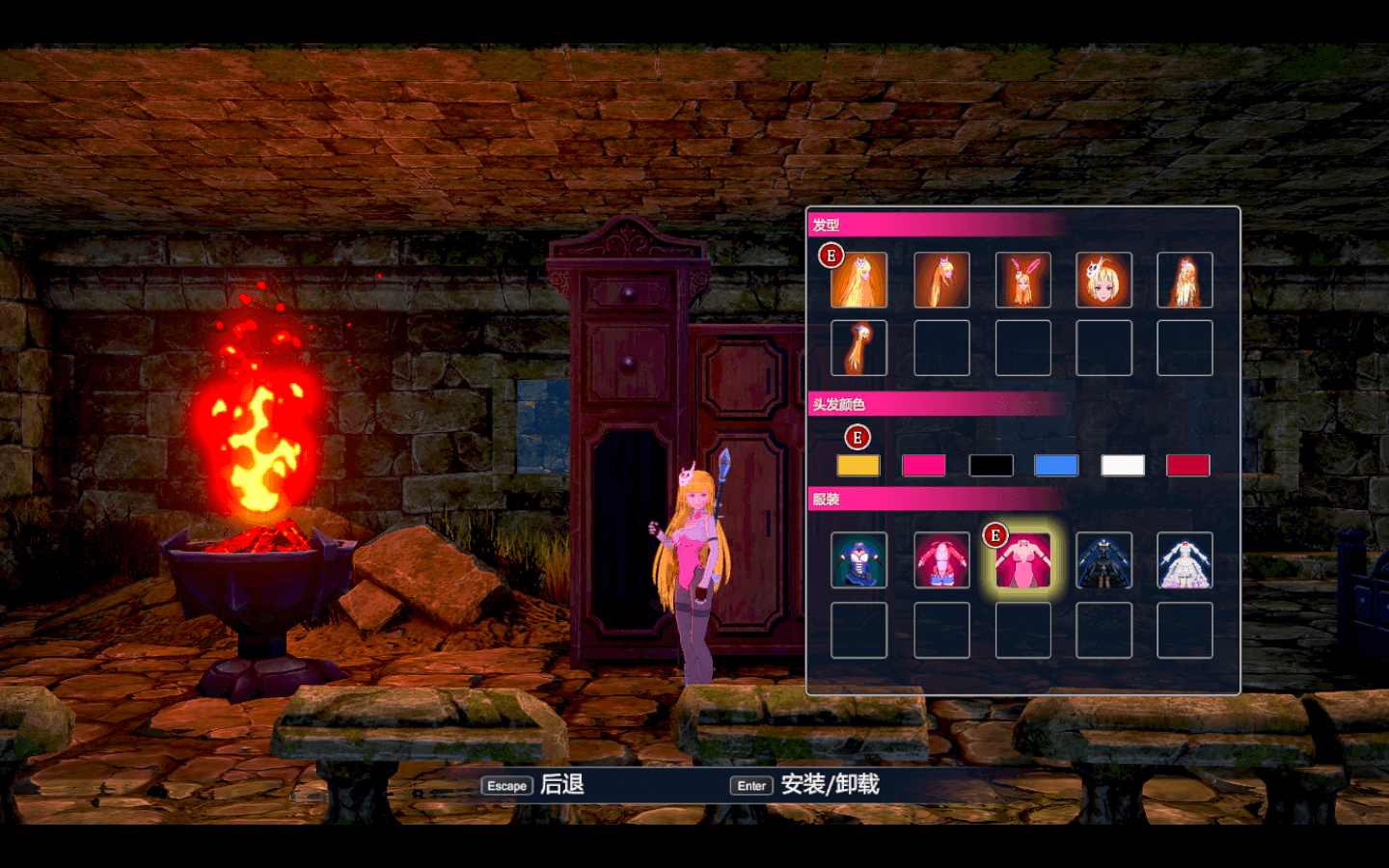The height and width of the screenshot is (868, 1389).
Task: Select the yellow hair color swatch
Action: coord(858,466)
